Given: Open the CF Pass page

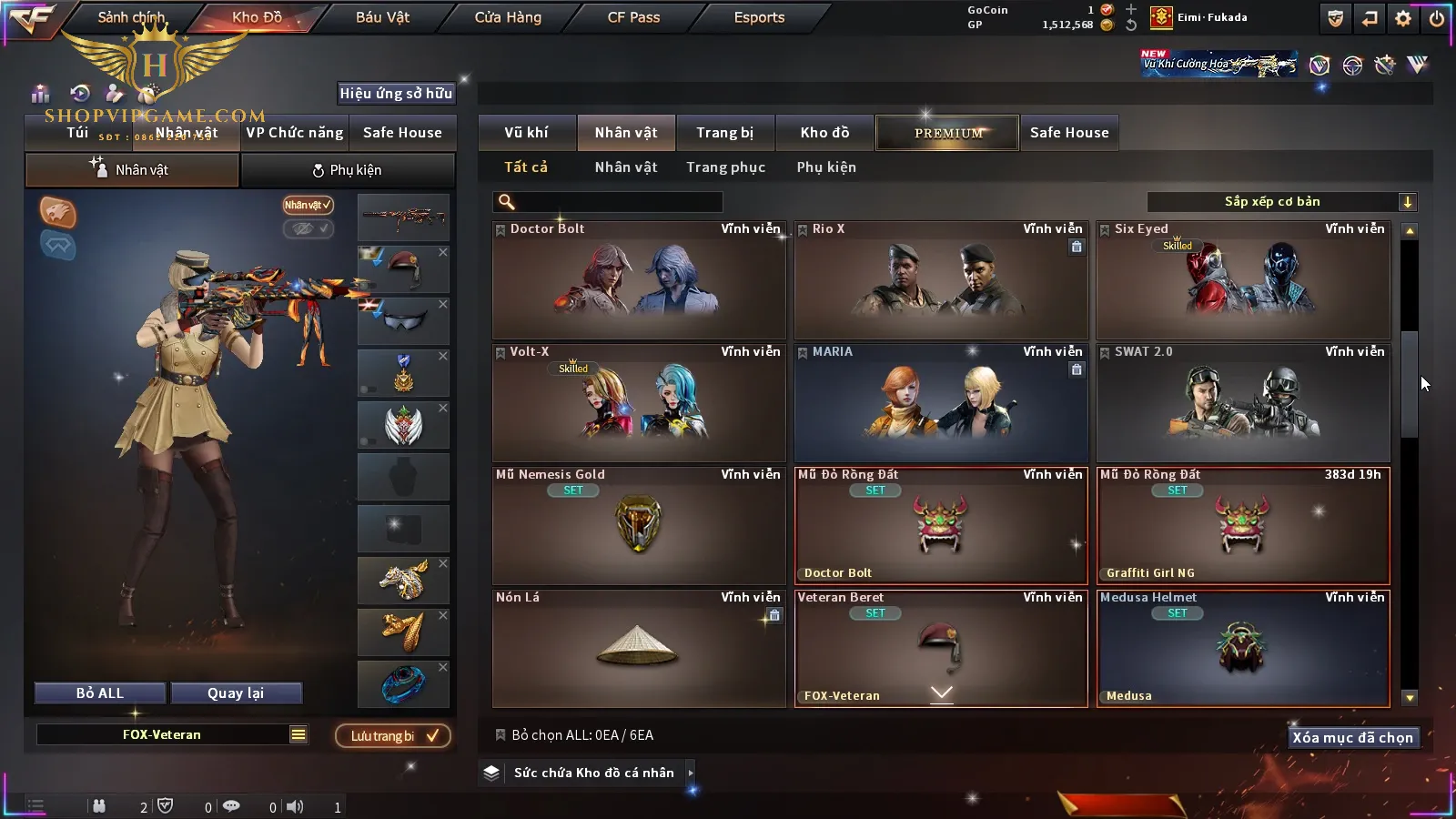Looking at the screenshot, I should [x=633, y=17].
